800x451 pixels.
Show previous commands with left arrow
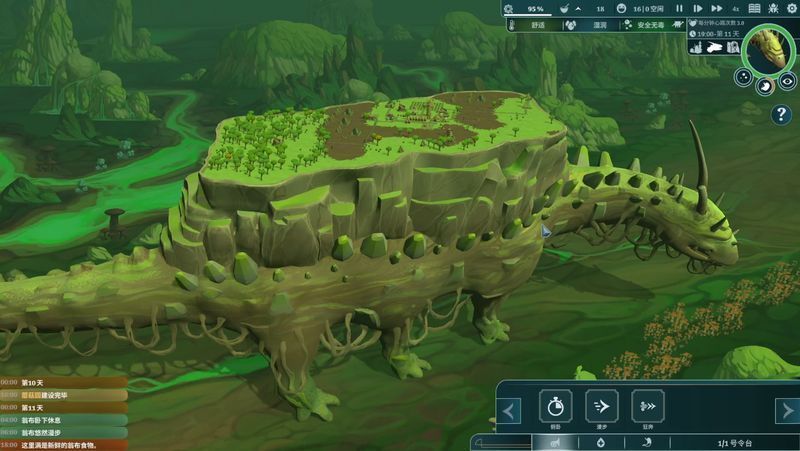click(510, 411)
